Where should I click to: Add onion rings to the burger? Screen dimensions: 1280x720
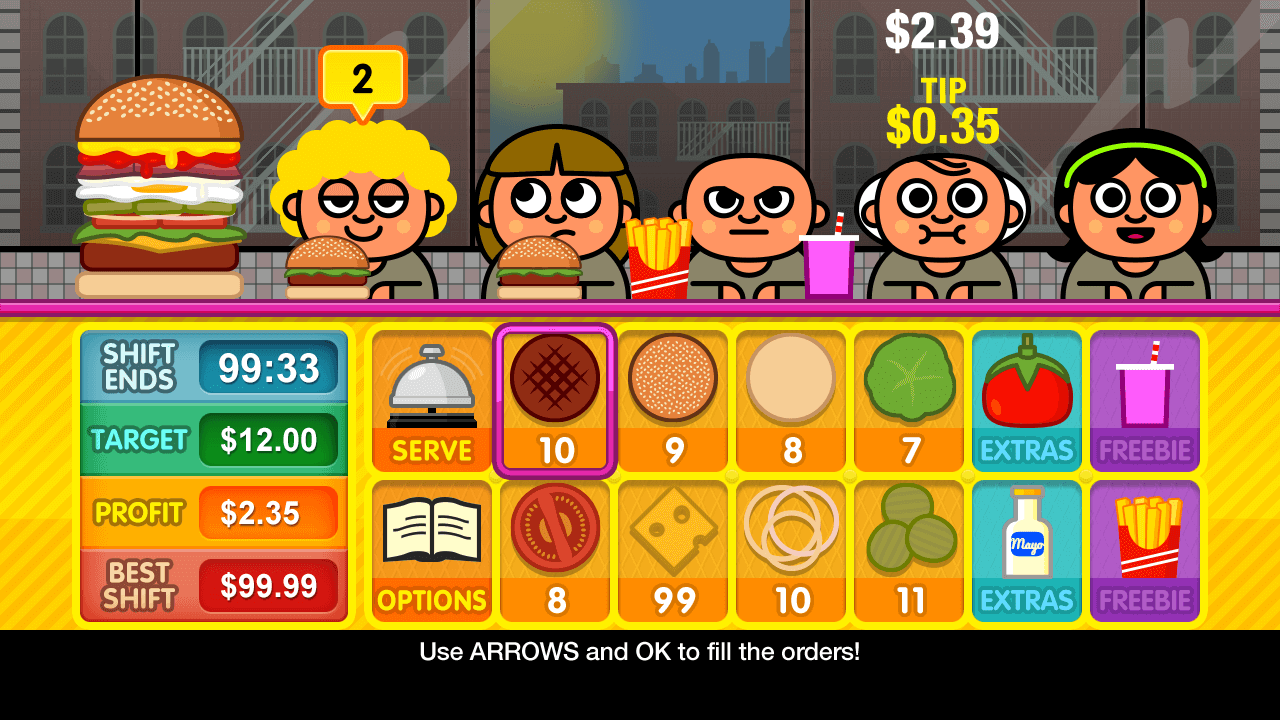point(791,551)
